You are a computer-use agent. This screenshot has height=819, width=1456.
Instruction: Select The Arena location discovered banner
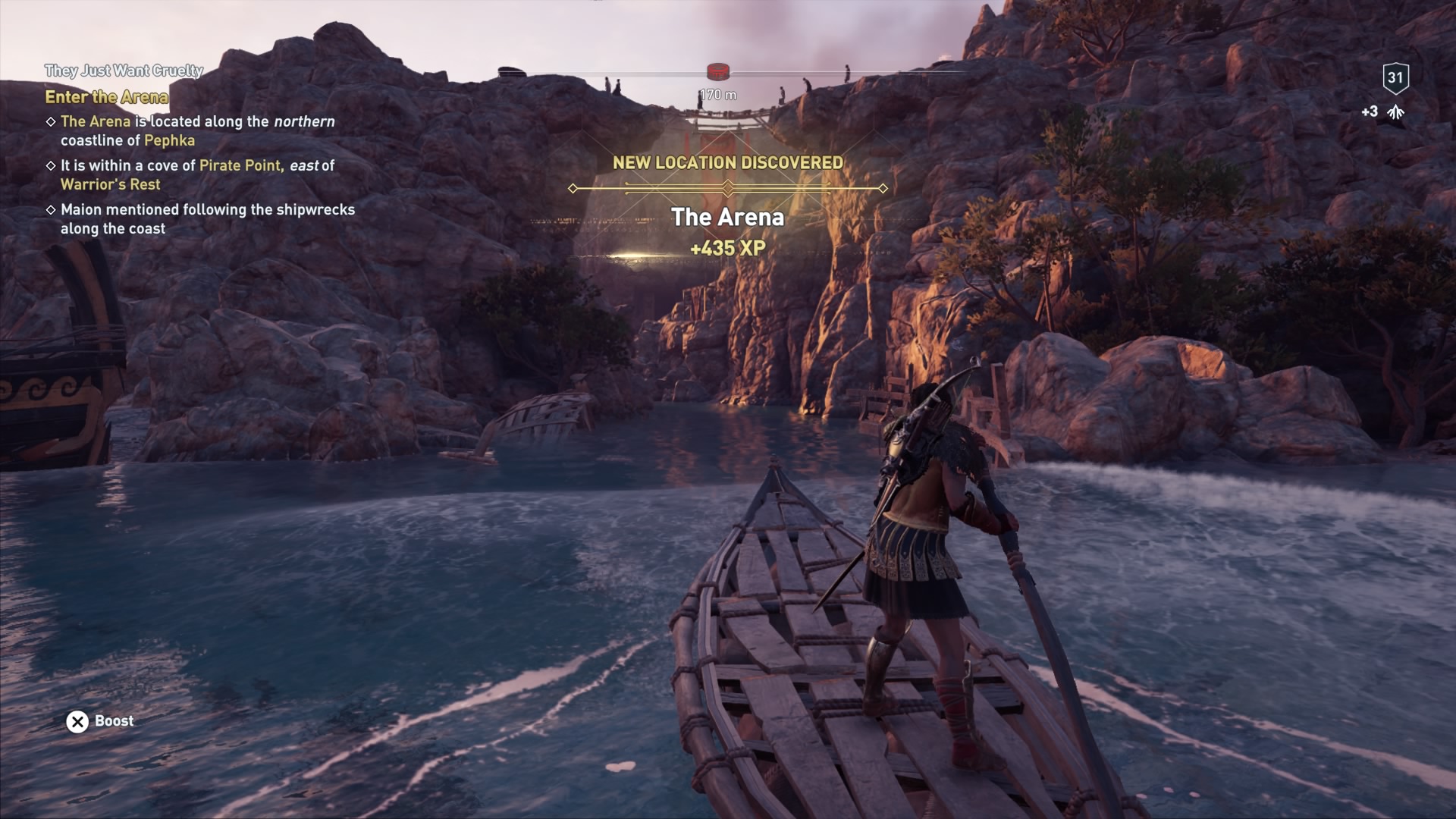pyautogui.click(x=727, y=217)
